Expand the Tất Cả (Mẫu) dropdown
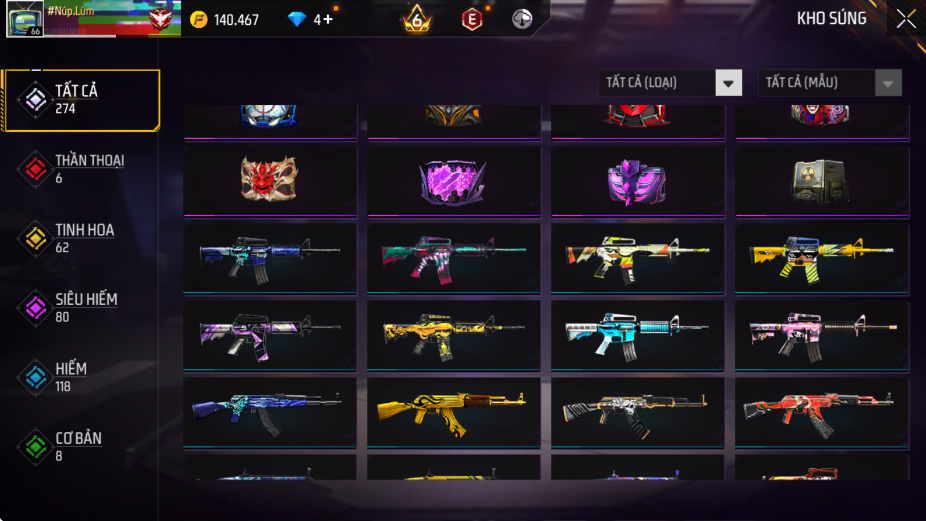This screenshot has width=926, height=521. pyautogui.click(x=829, y=83)
